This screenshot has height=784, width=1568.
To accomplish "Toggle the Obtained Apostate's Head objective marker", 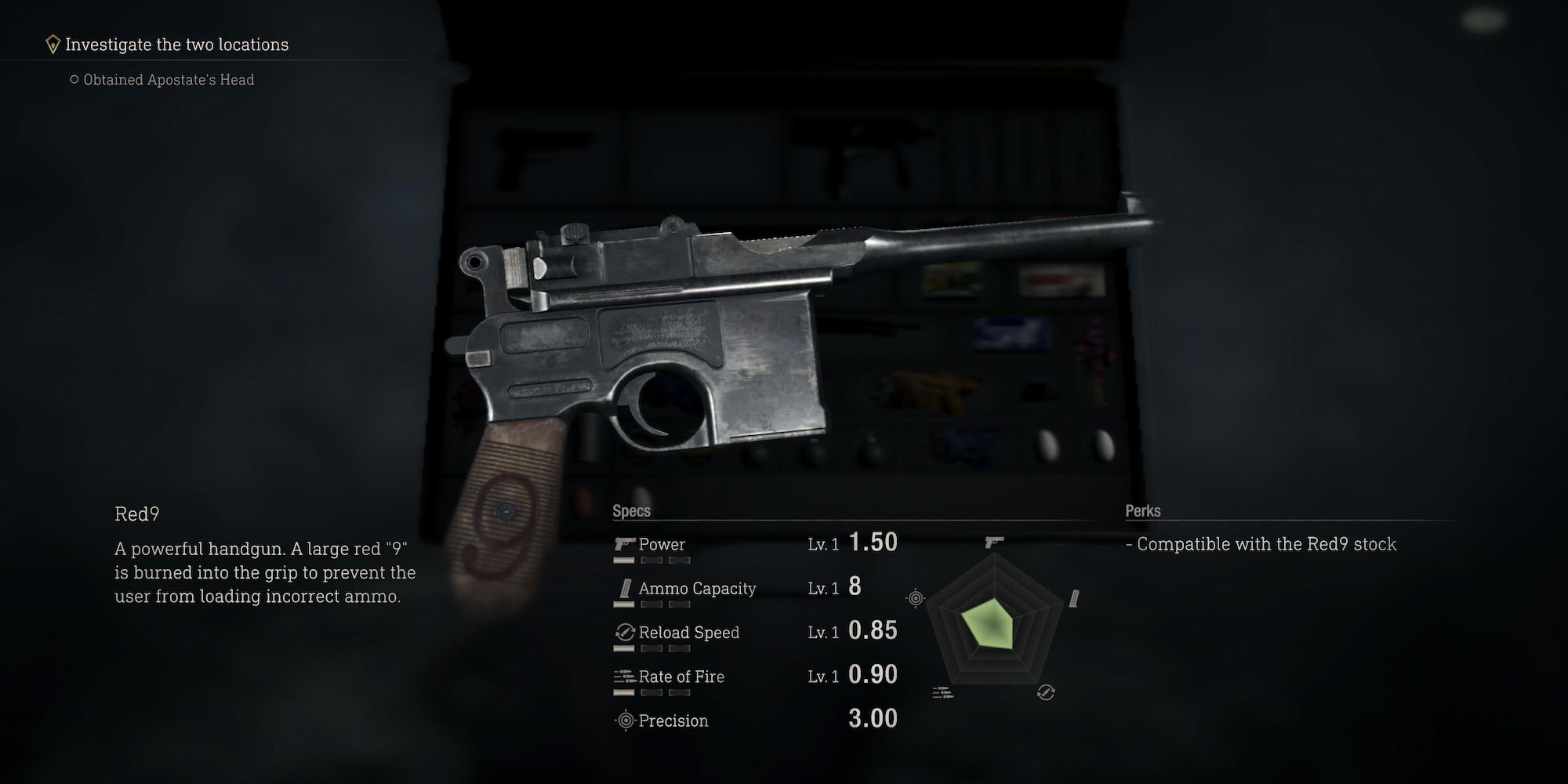I will [x=74, y=79].
